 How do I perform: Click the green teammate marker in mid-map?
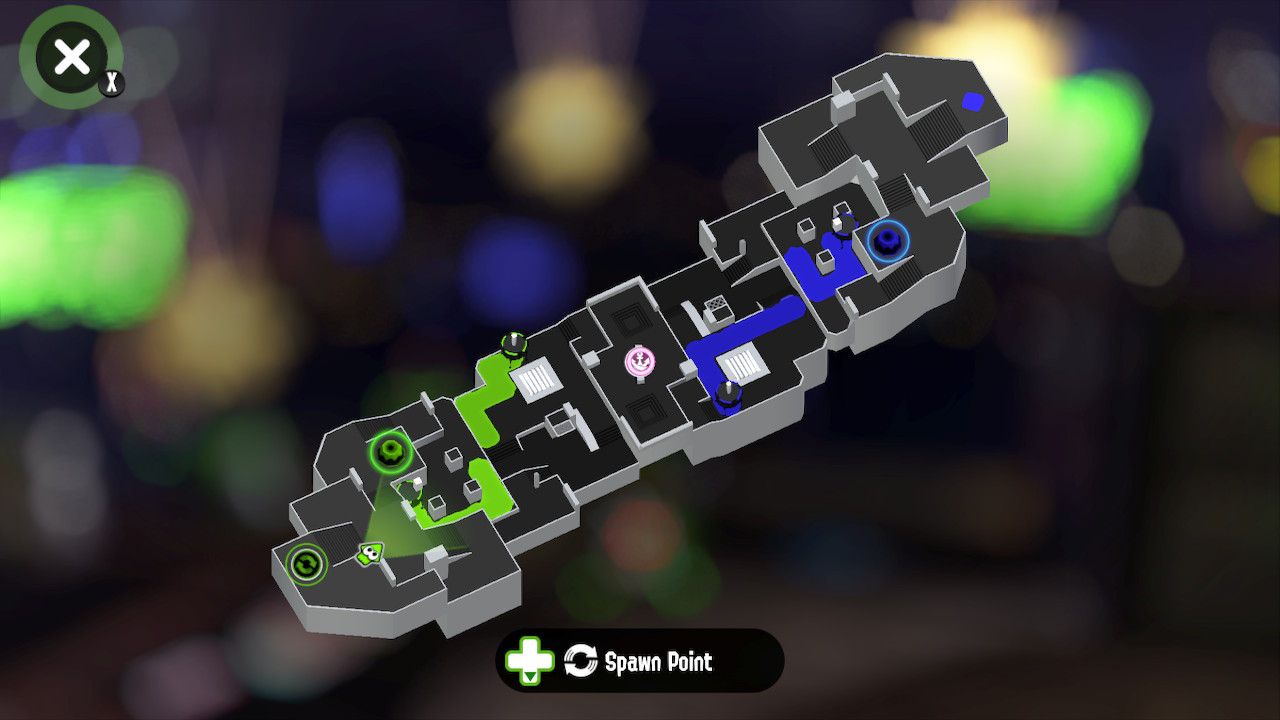click(512, 344)
